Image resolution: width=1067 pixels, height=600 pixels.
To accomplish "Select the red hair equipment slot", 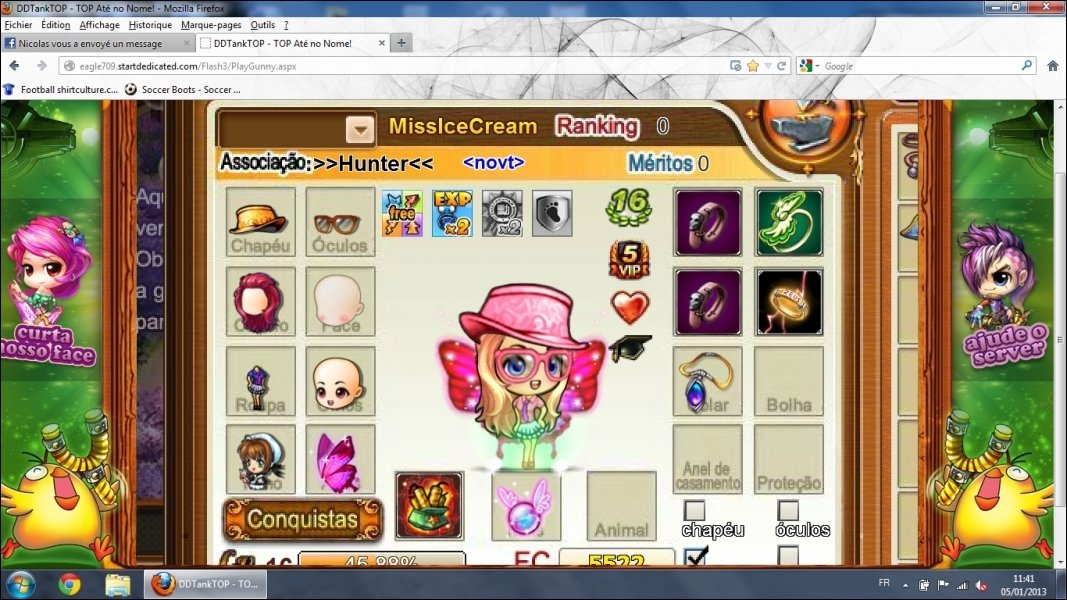I will pos(260,300).
